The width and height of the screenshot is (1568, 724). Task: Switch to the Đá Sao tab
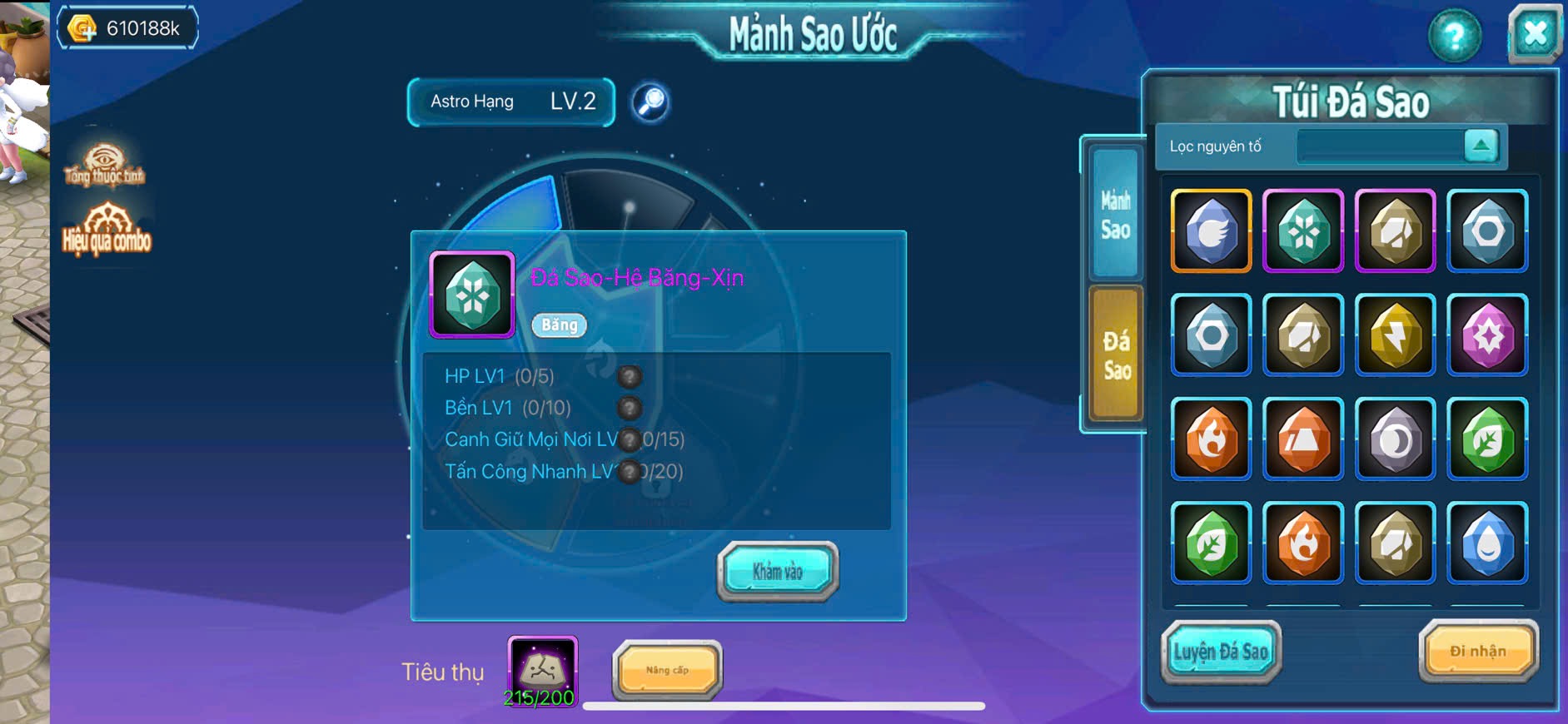(1116, 354)
